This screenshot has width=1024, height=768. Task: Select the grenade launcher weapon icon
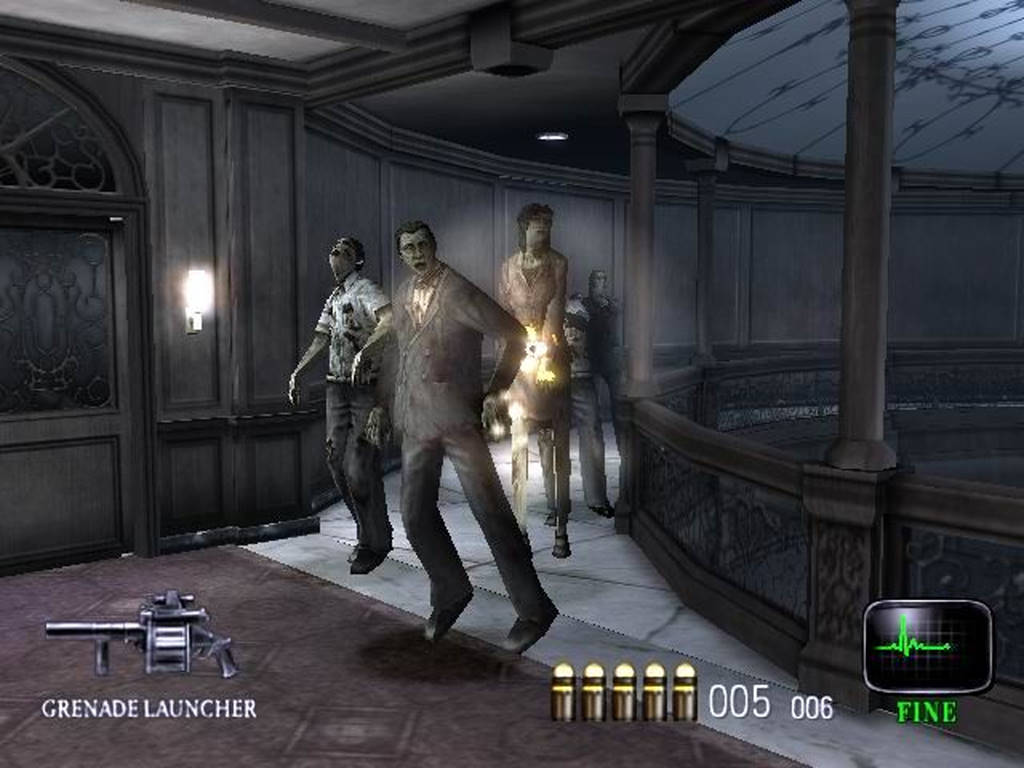pyautogui.click(x=143, y=633)
